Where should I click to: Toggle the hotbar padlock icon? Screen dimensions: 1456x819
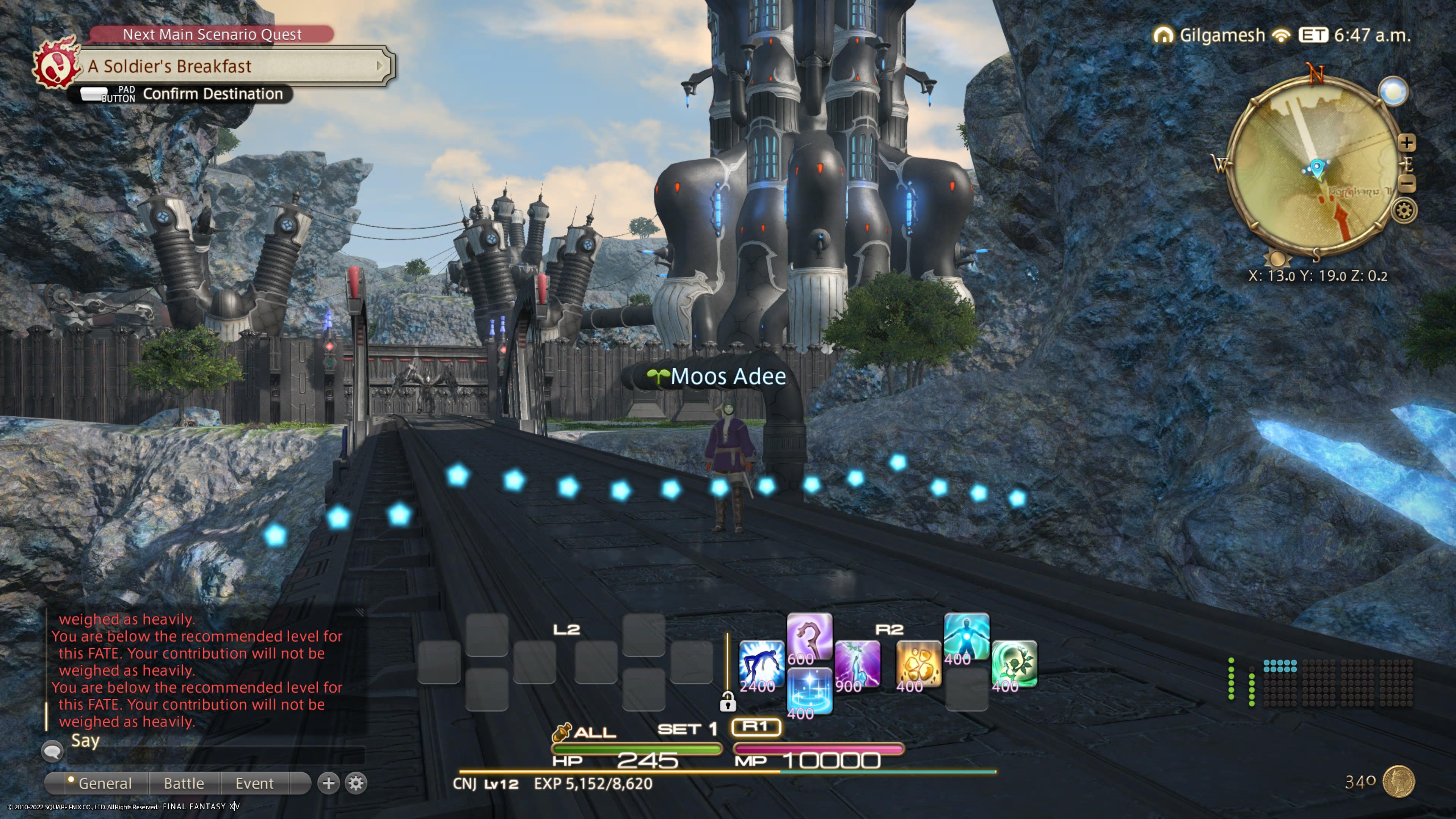coord(728,702)
